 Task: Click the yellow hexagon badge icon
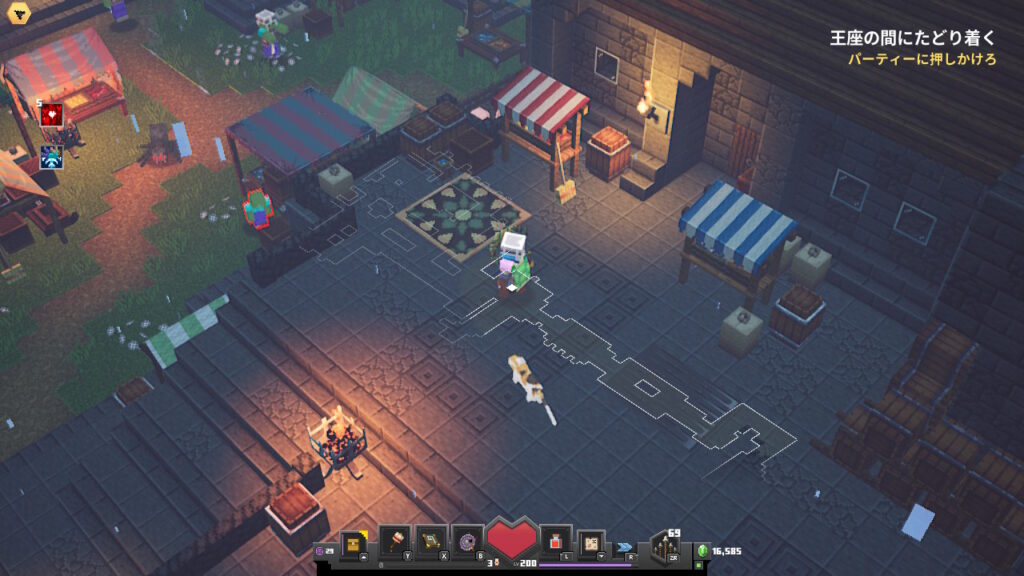pos(18,15)
